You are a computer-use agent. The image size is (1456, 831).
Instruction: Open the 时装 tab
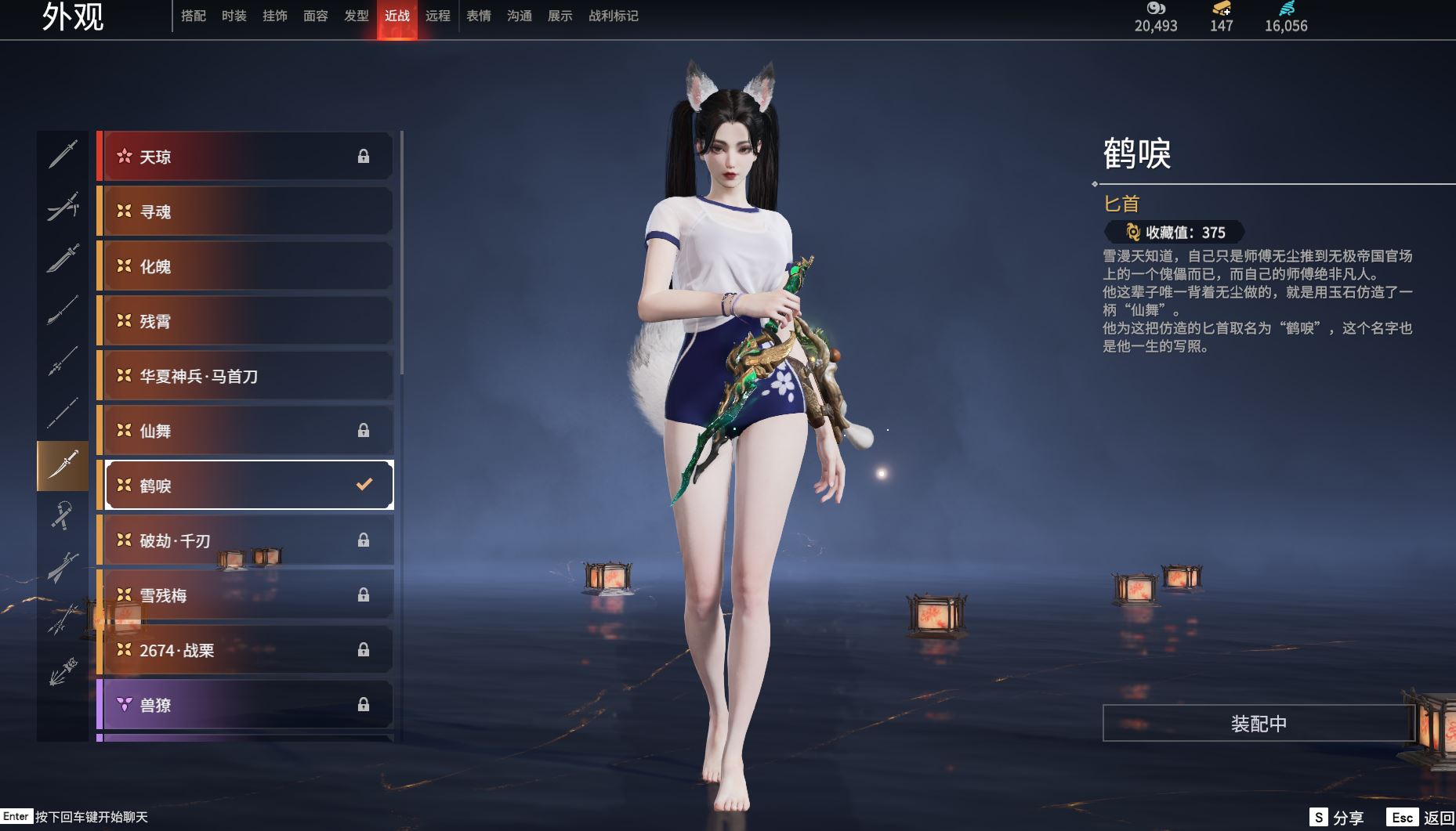234,16
